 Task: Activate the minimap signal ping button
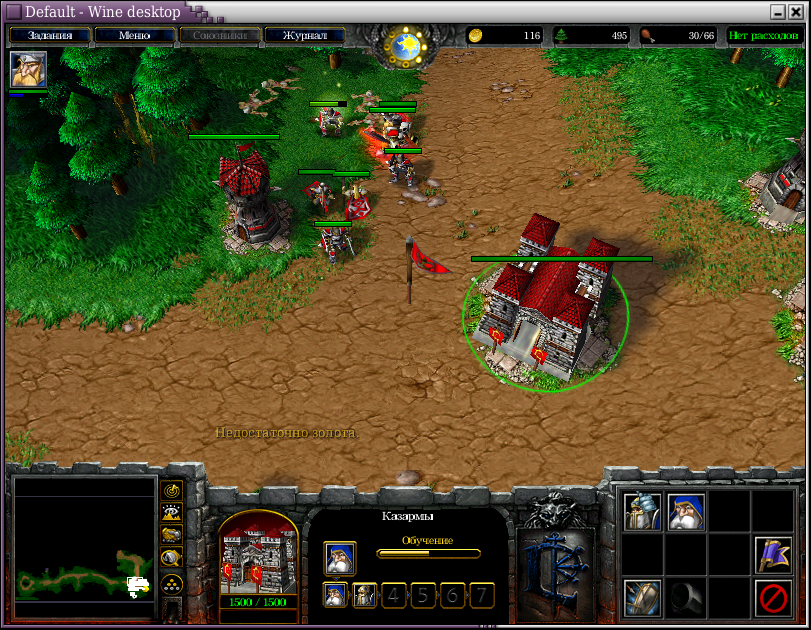pyautogui.click(x=171, y=491)
